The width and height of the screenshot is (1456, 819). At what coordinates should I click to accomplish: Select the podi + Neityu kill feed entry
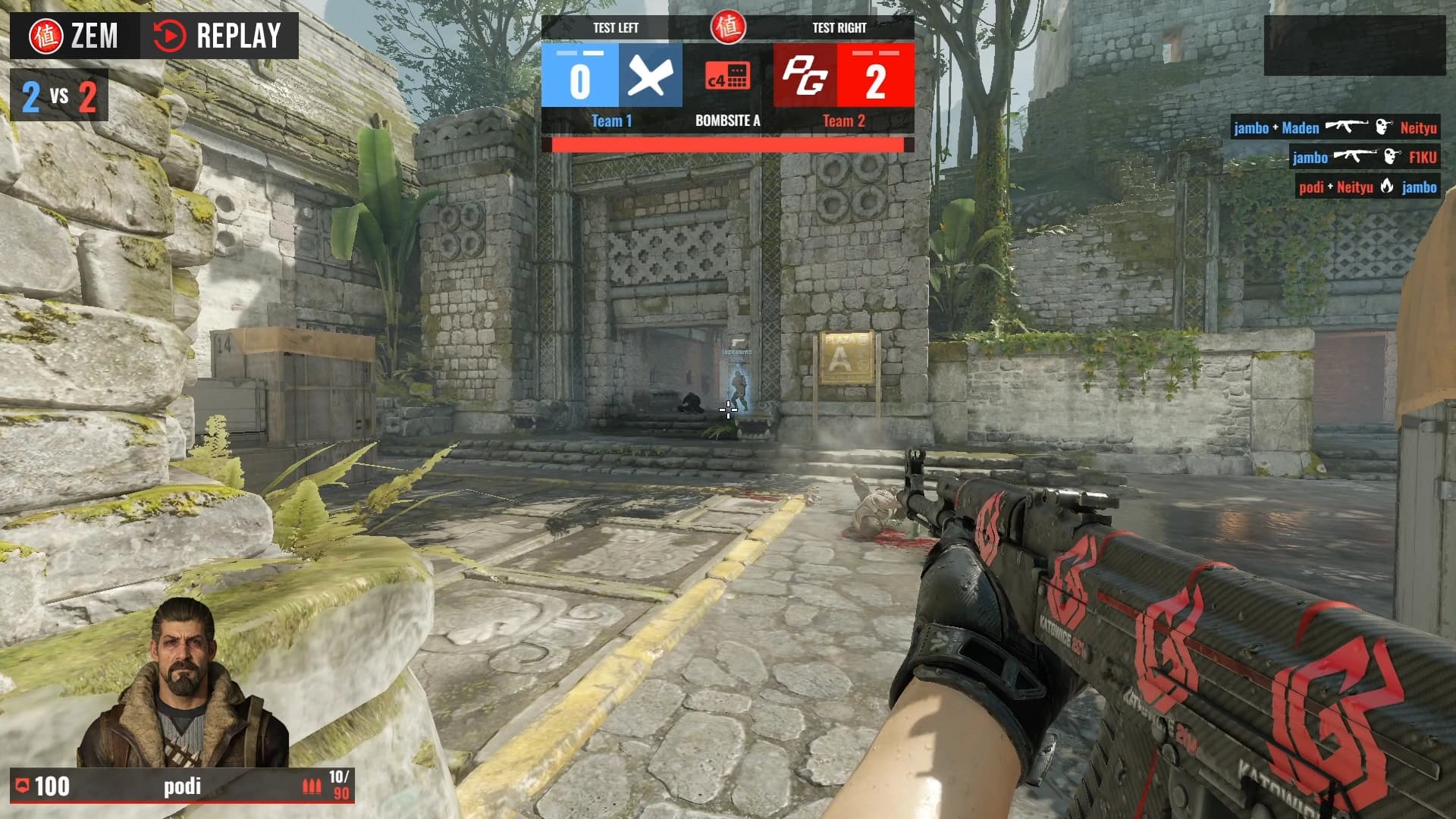1367,187
